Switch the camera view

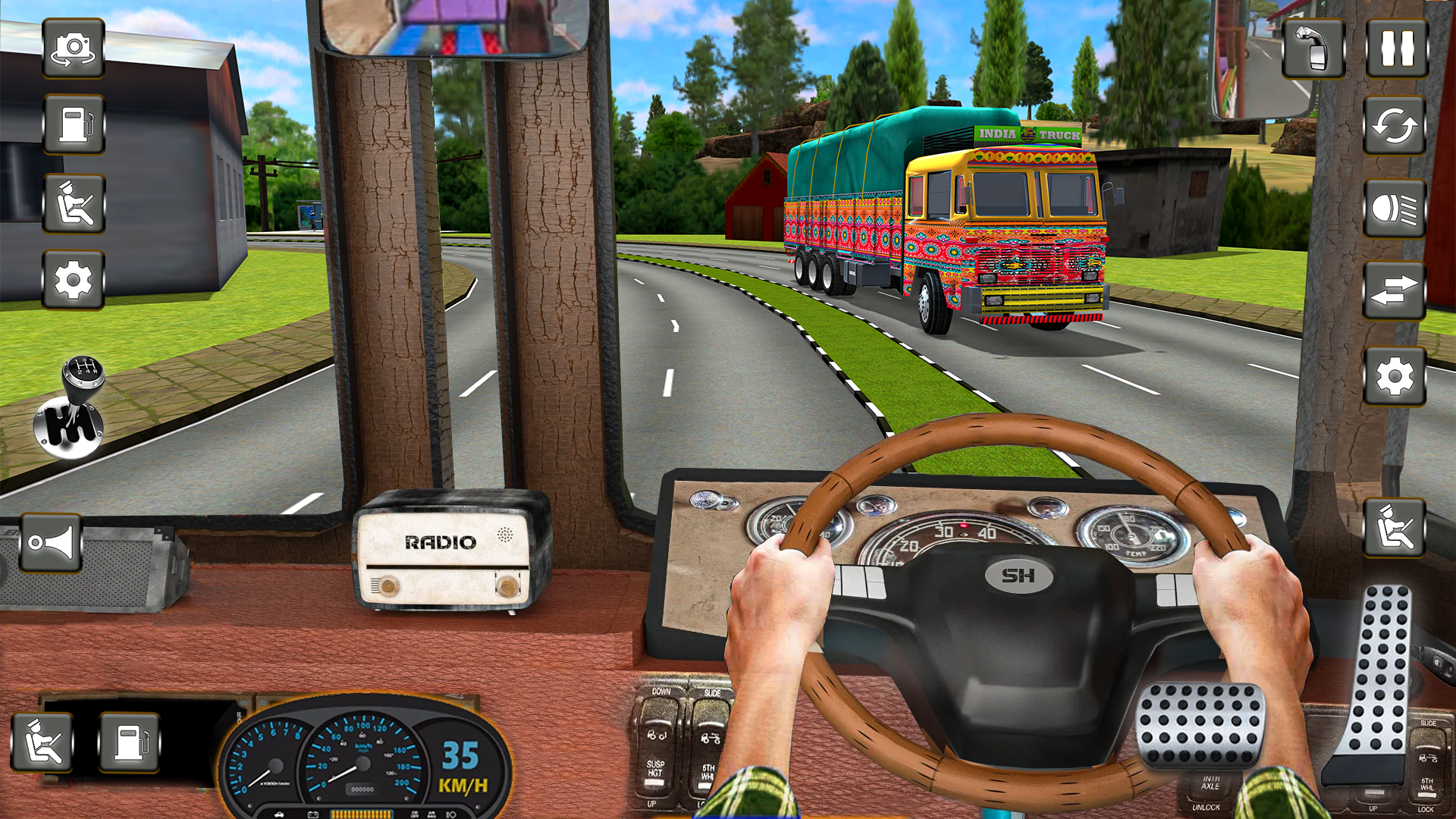click(x=74, y=51)
